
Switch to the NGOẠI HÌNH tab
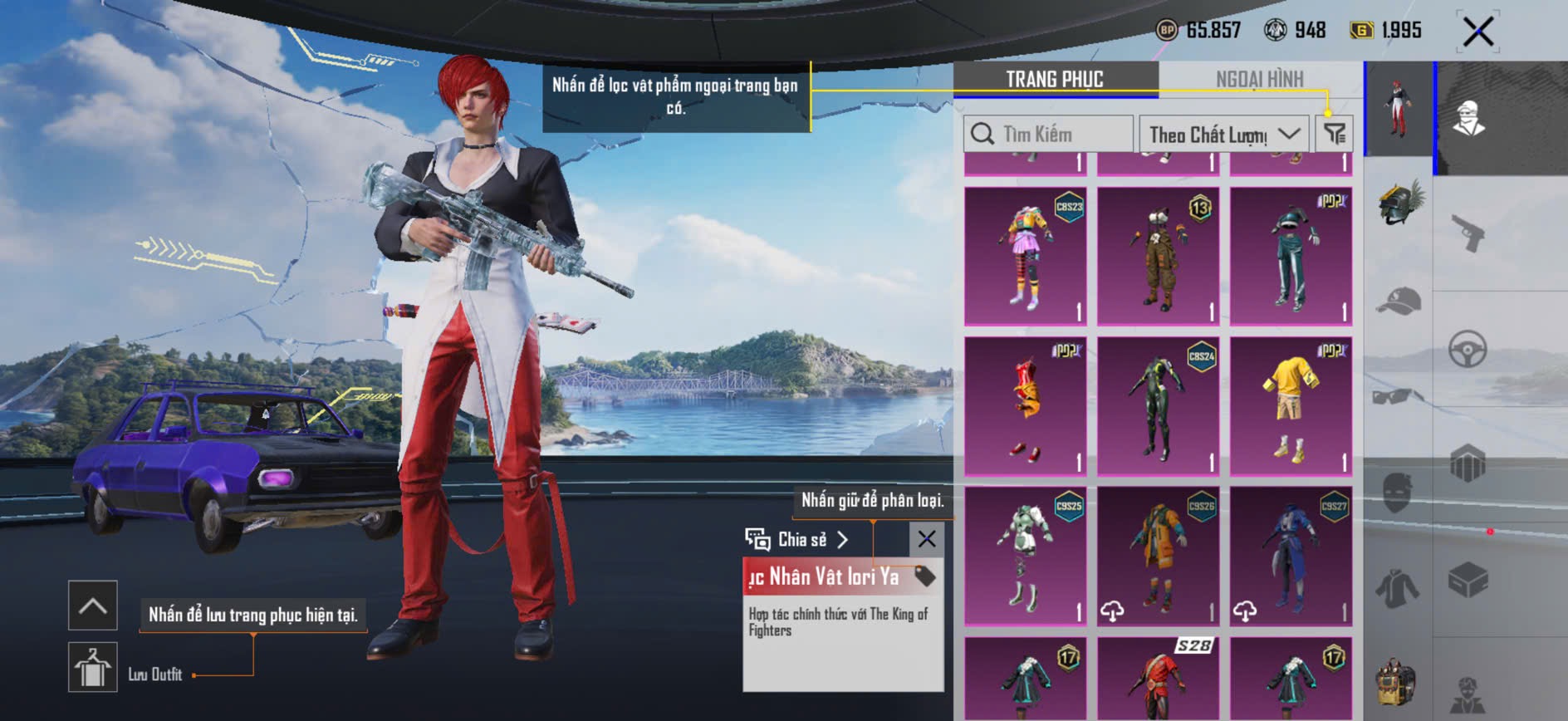(x=1259, y=79)
